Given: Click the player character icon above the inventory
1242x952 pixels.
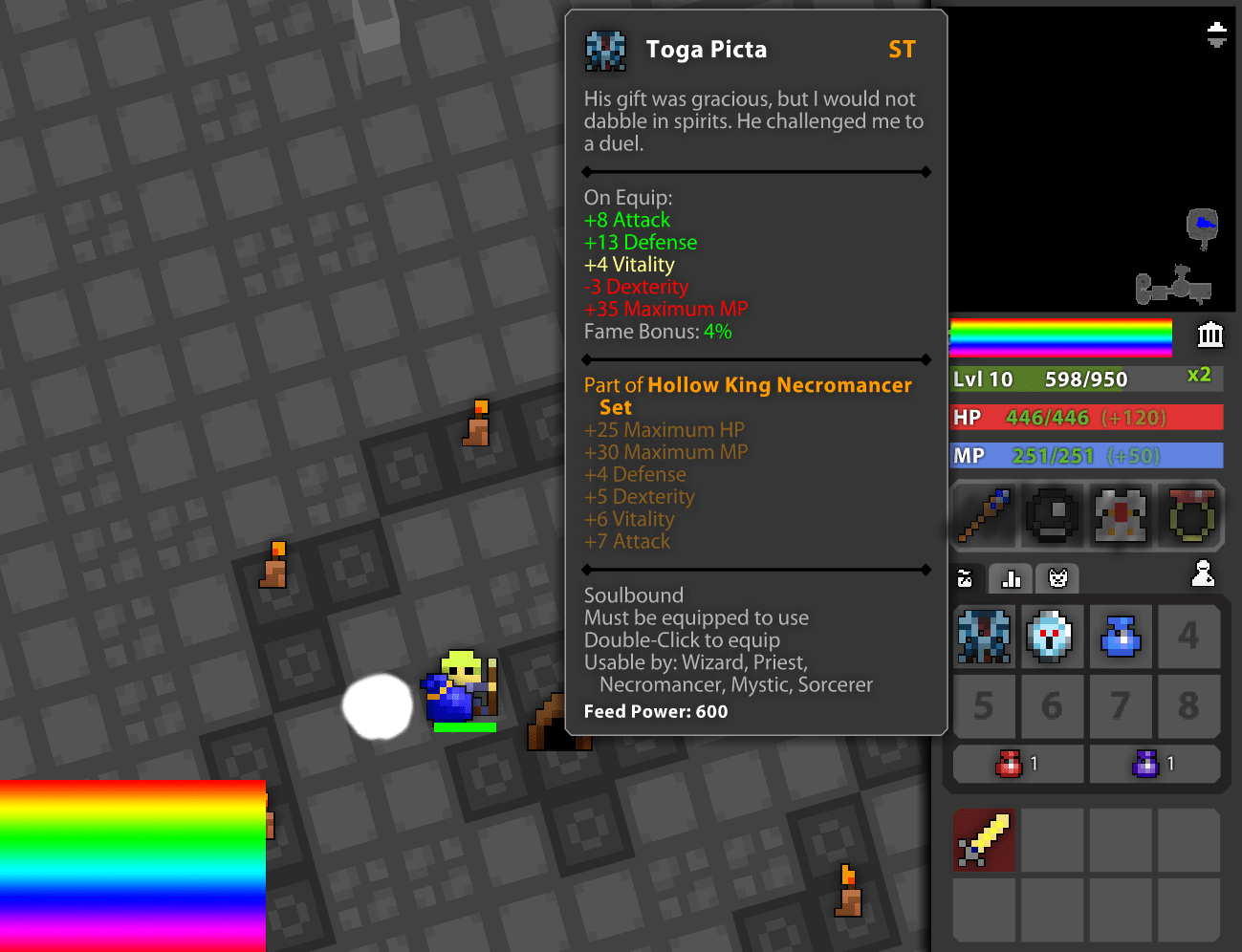Looking at the screenshot, I should pyautogui.click(x=1204, y=573).
